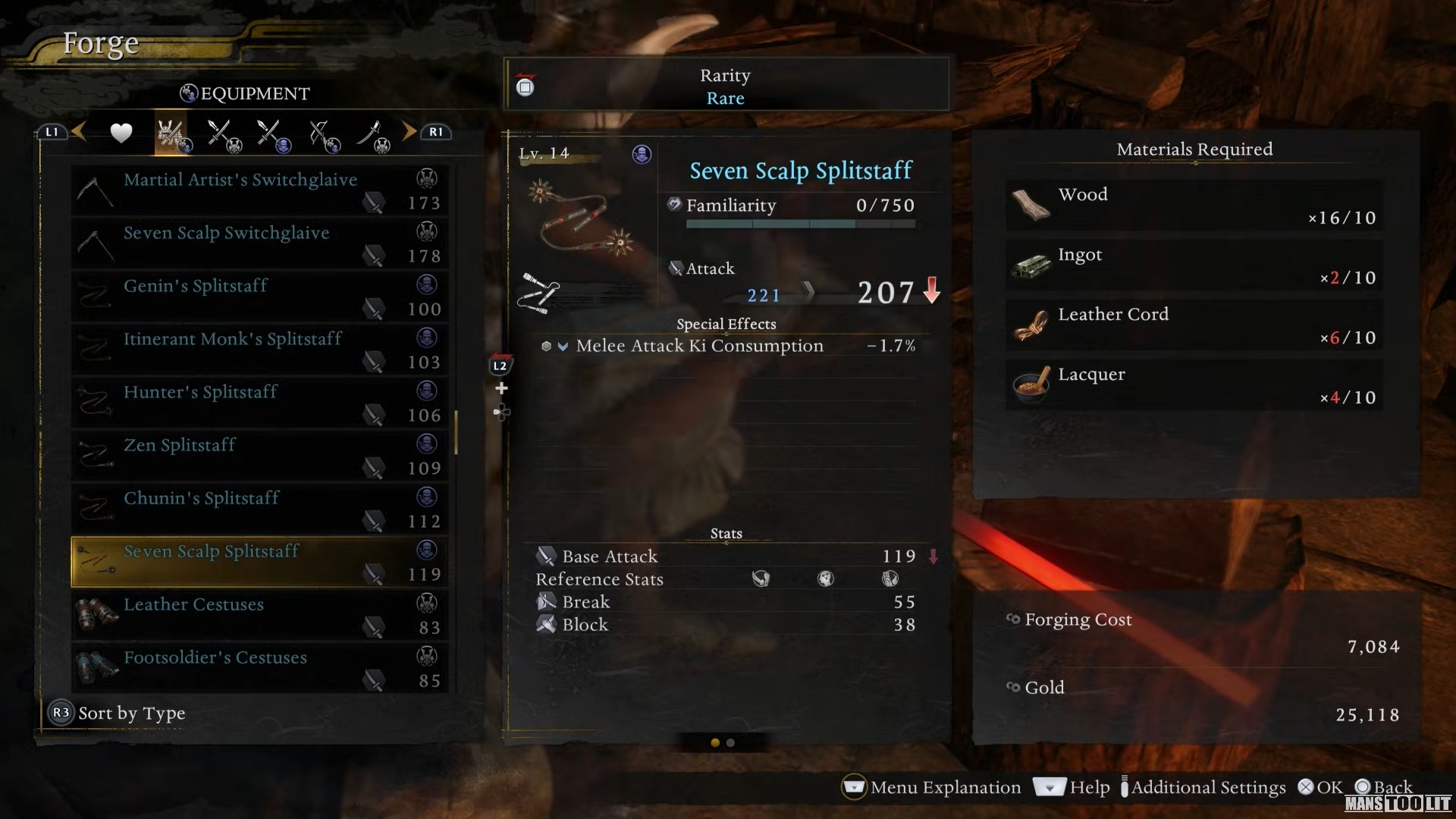Switch to the bow and sword ranged tab
Viewport: 1456px width, 819px height.
point(325,135)
